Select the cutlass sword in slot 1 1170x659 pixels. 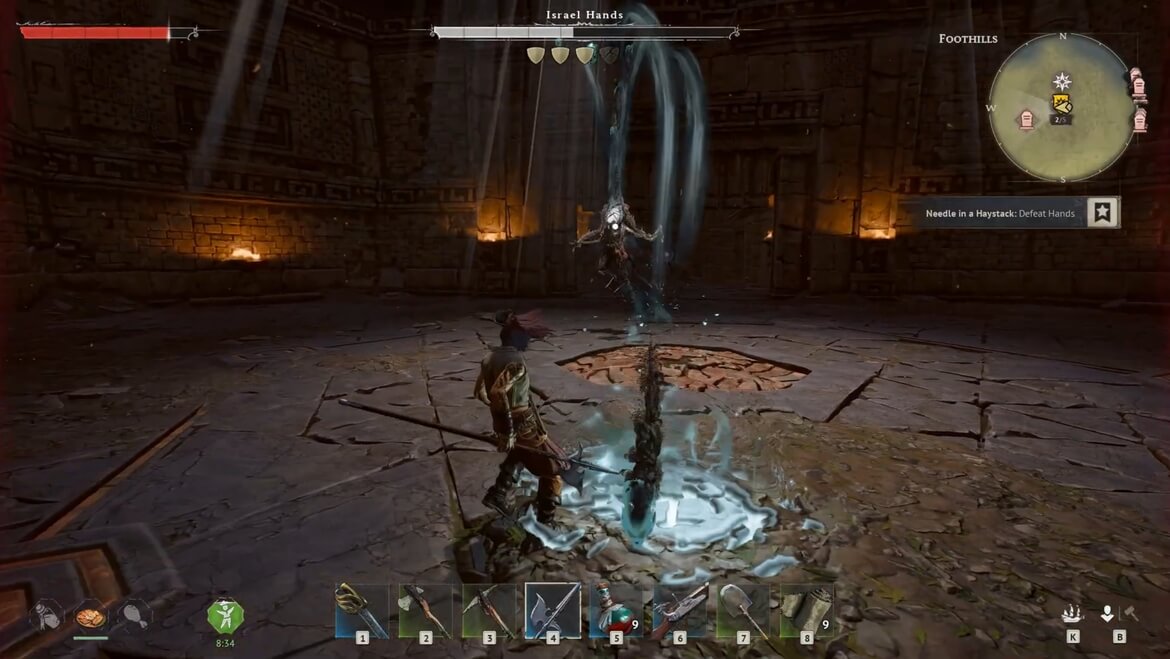pos(362,610)
